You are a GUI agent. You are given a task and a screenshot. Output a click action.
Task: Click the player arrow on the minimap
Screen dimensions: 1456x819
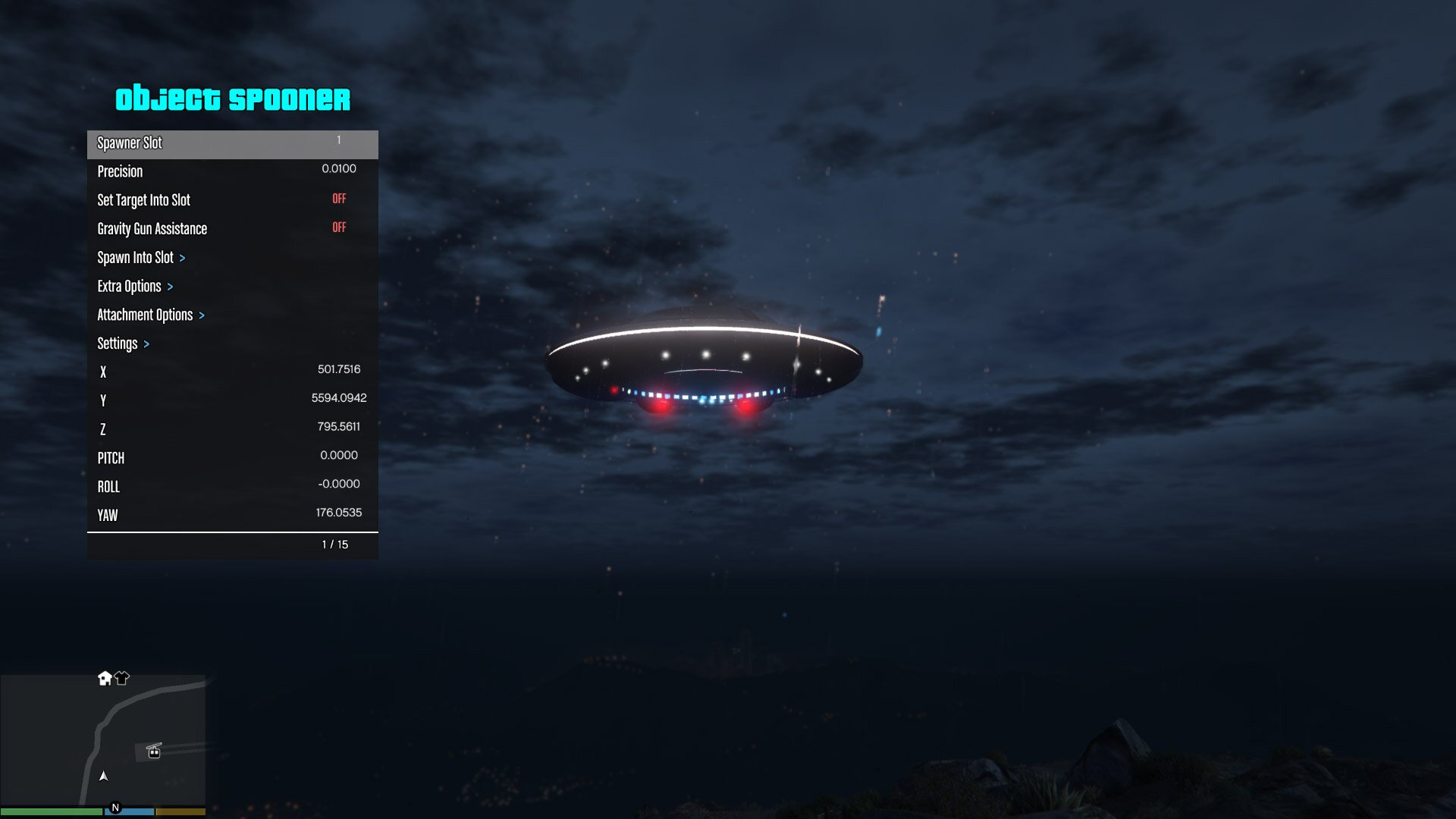(104, 776)
